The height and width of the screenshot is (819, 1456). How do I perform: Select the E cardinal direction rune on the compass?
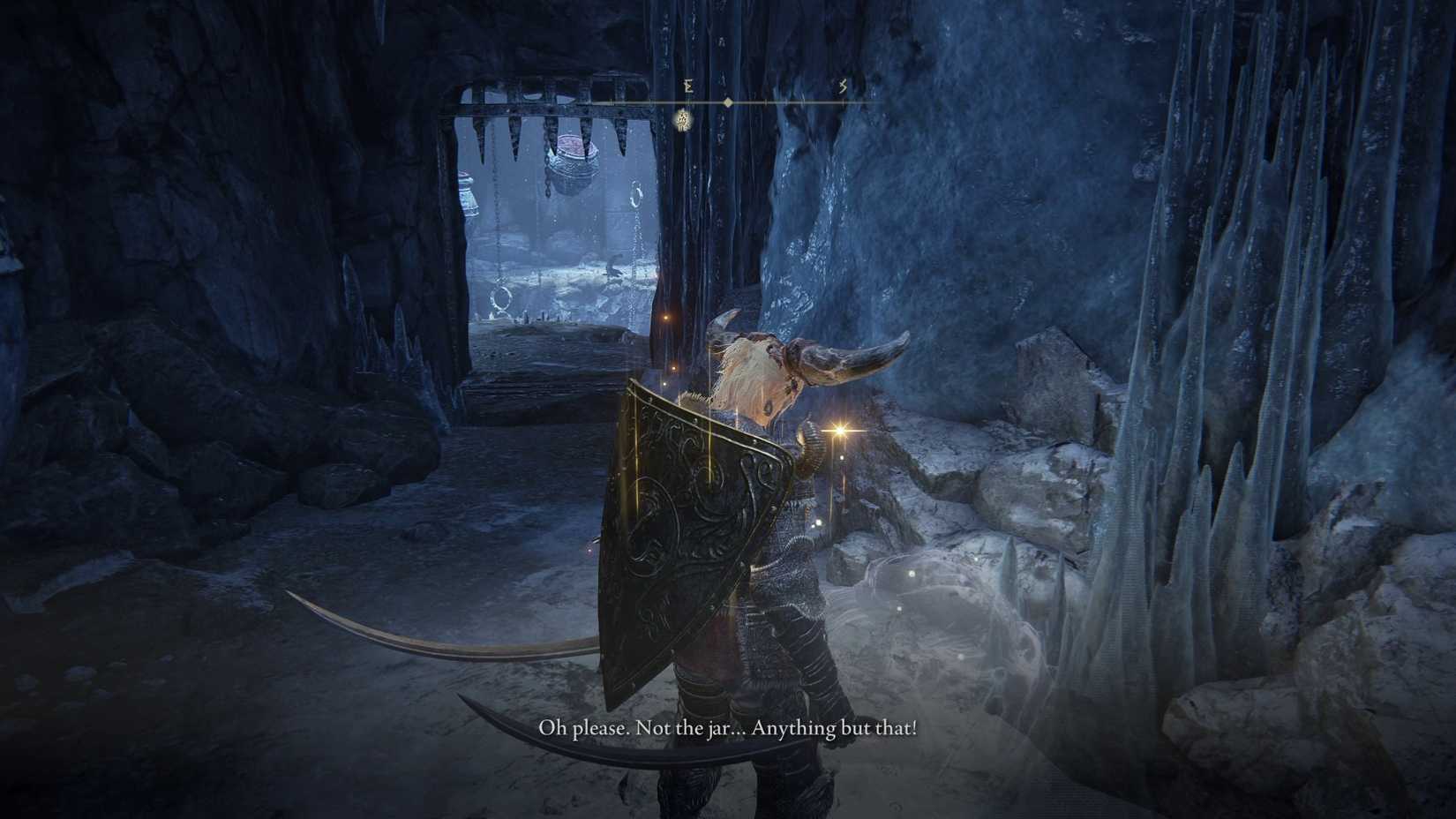tap(688, 86)
